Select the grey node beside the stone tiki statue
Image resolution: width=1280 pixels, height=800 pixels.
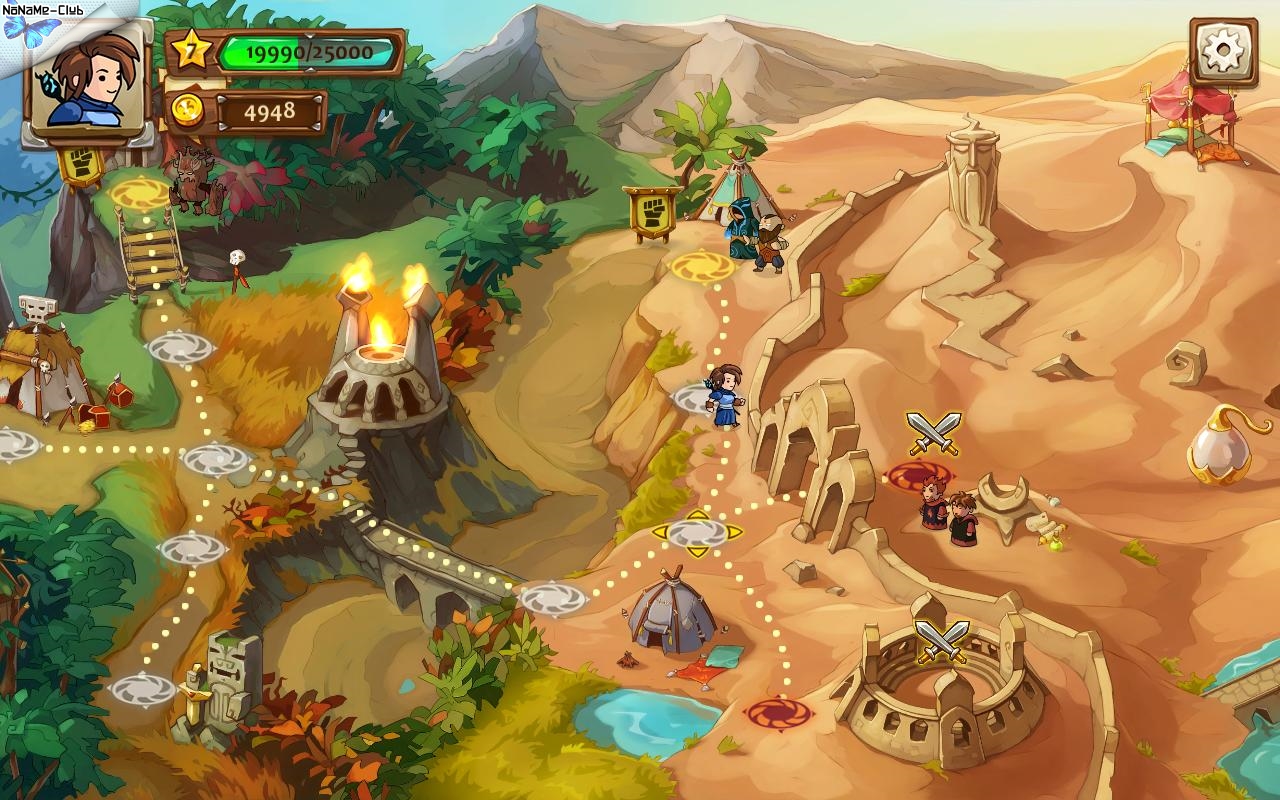143,688
